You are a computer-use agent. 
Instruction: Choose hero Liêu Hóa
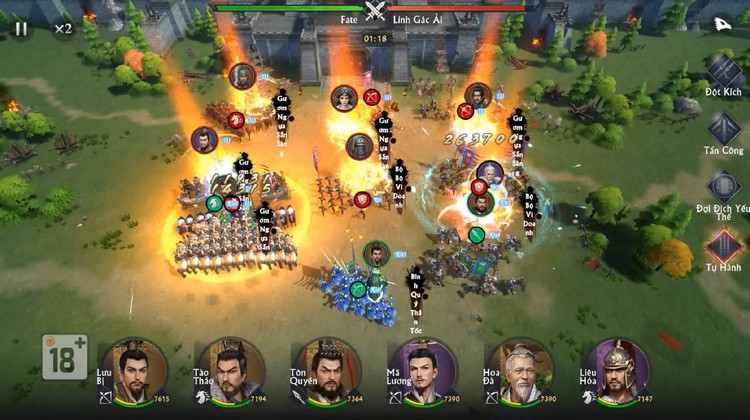pos(616,370)
